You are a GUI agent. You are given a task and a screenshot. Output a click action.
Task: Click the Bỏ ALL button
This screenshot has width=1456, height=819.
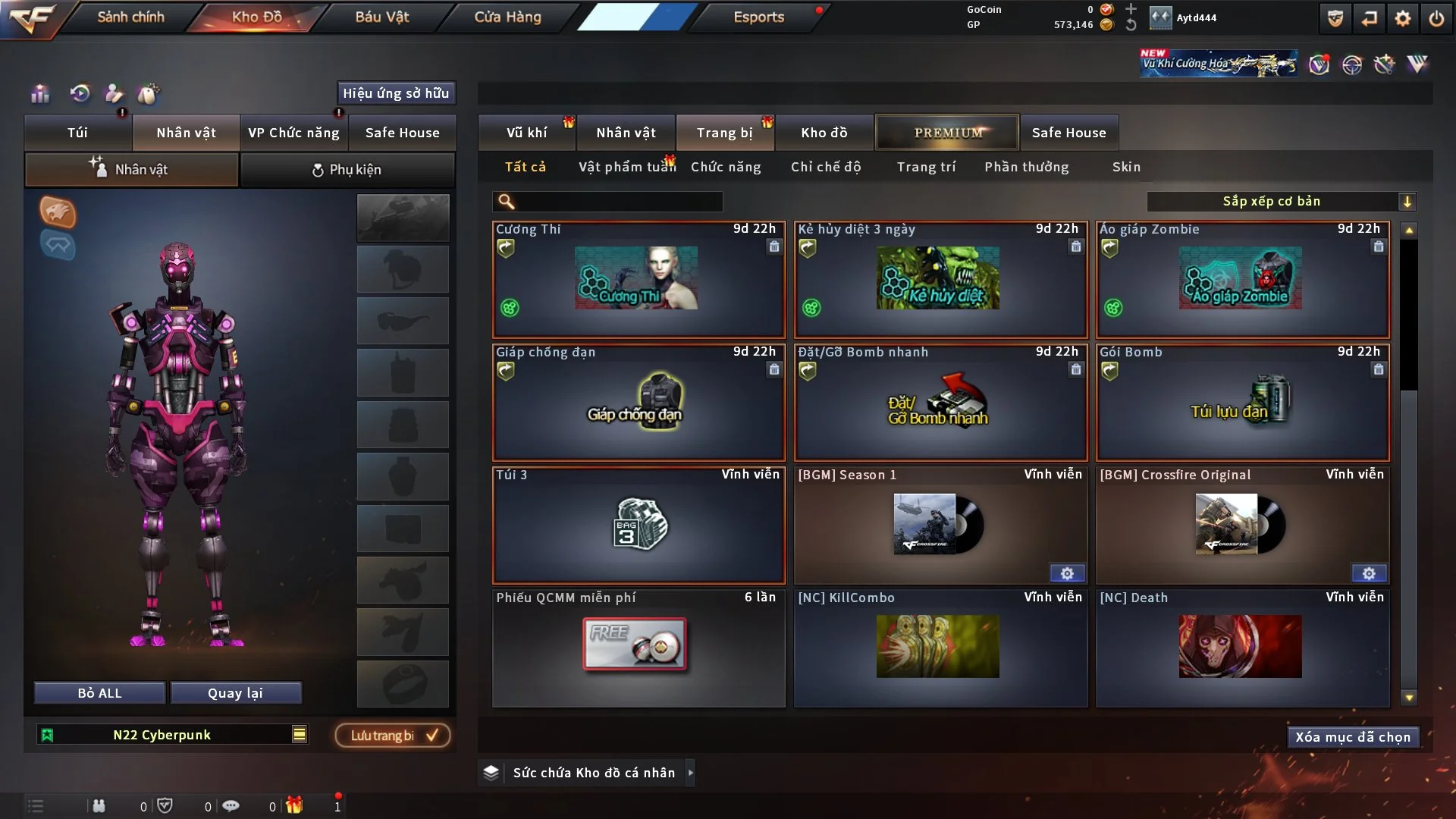tap(99, 693)
